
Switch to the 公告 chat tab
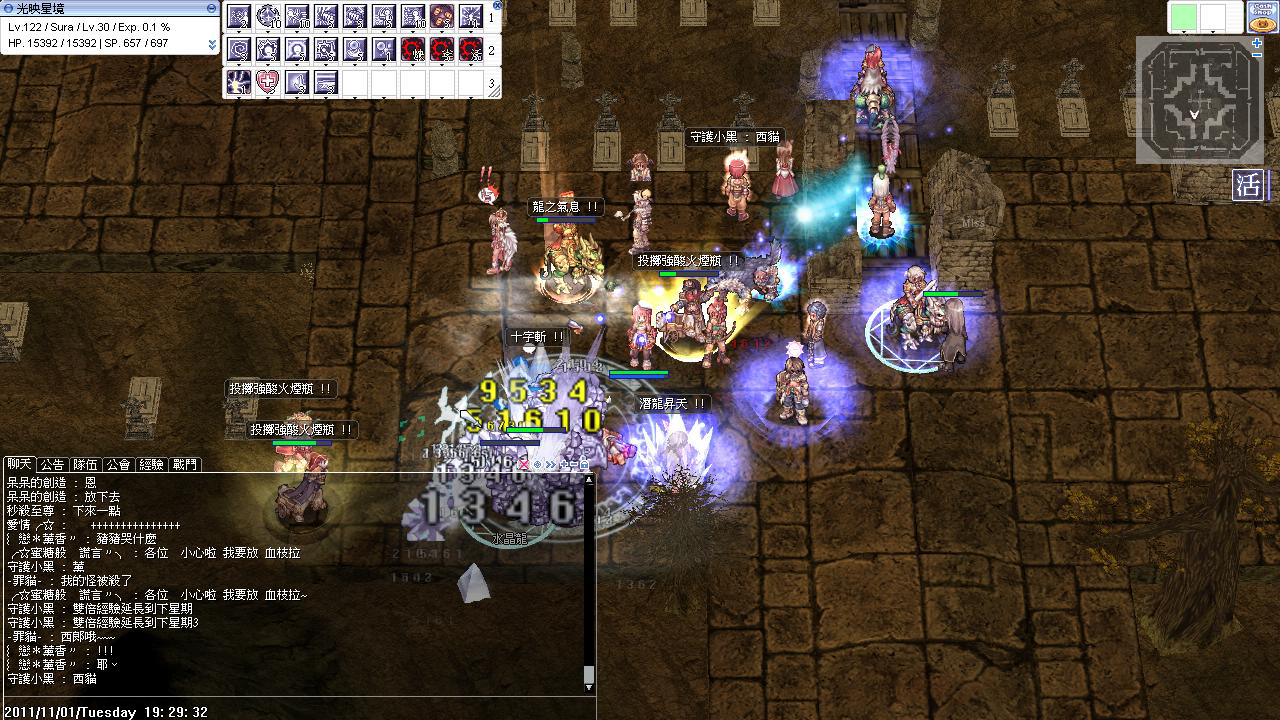point(52,464)
